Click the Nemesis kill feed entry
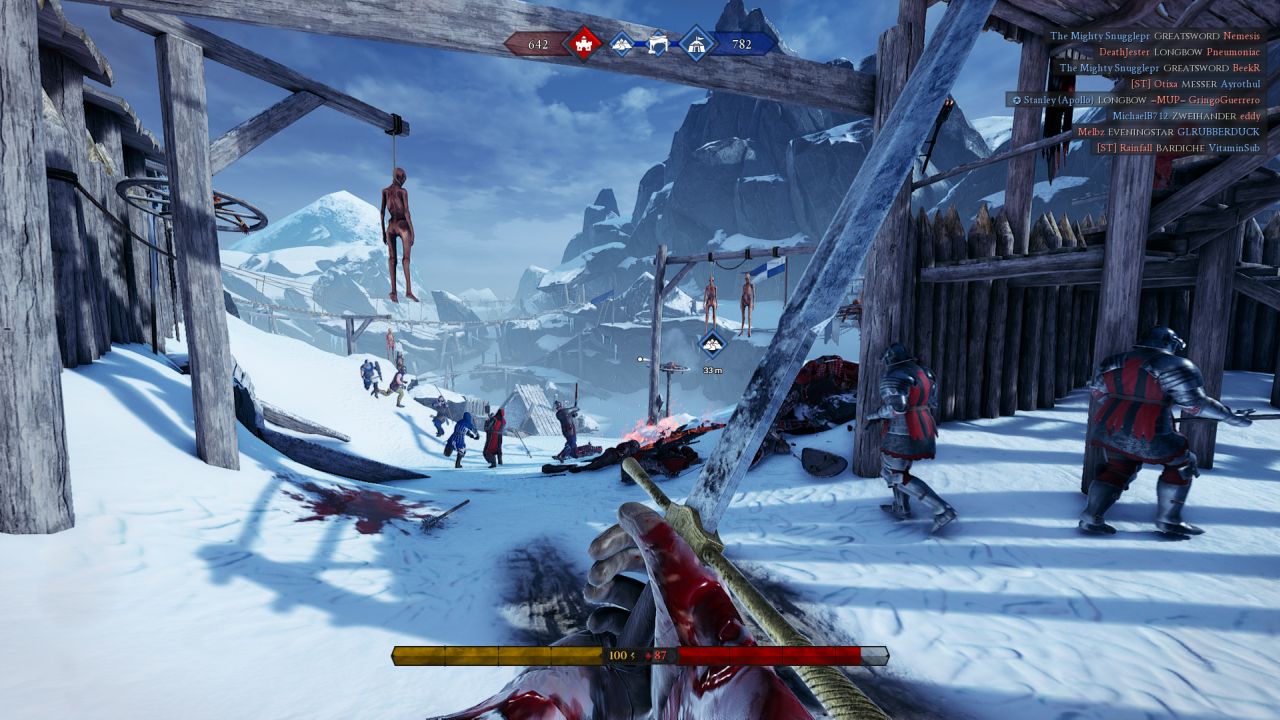 tap(1241, 36)
